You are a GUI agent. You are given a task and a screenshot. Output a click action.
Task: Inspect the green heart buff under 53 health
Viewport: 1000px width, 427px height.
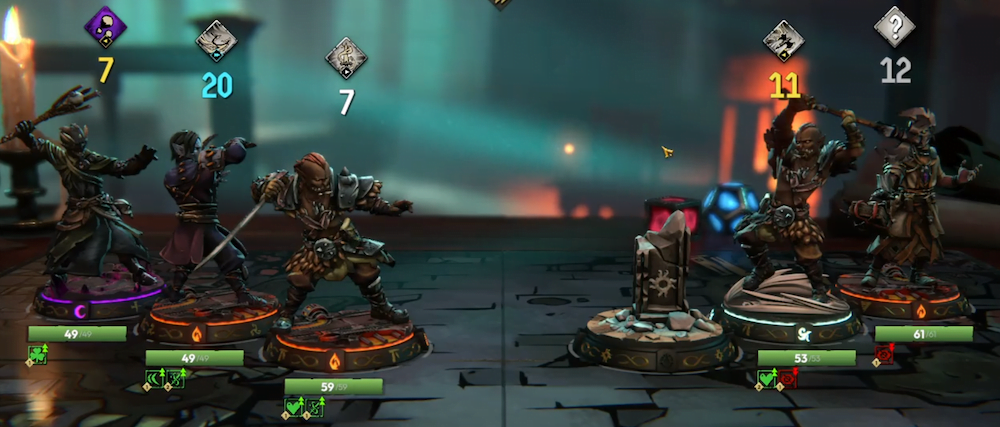767,378
